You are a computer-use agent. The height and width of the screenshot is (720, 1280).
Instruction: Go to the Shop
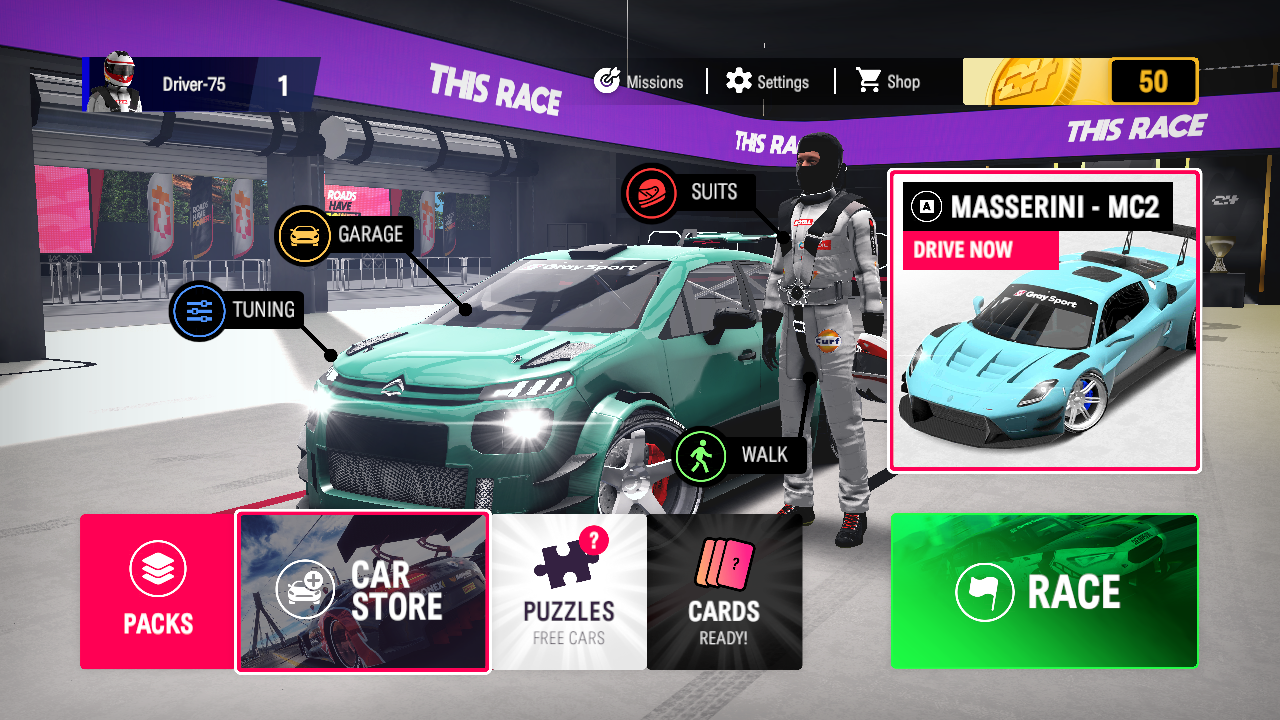tap(888, 82)
